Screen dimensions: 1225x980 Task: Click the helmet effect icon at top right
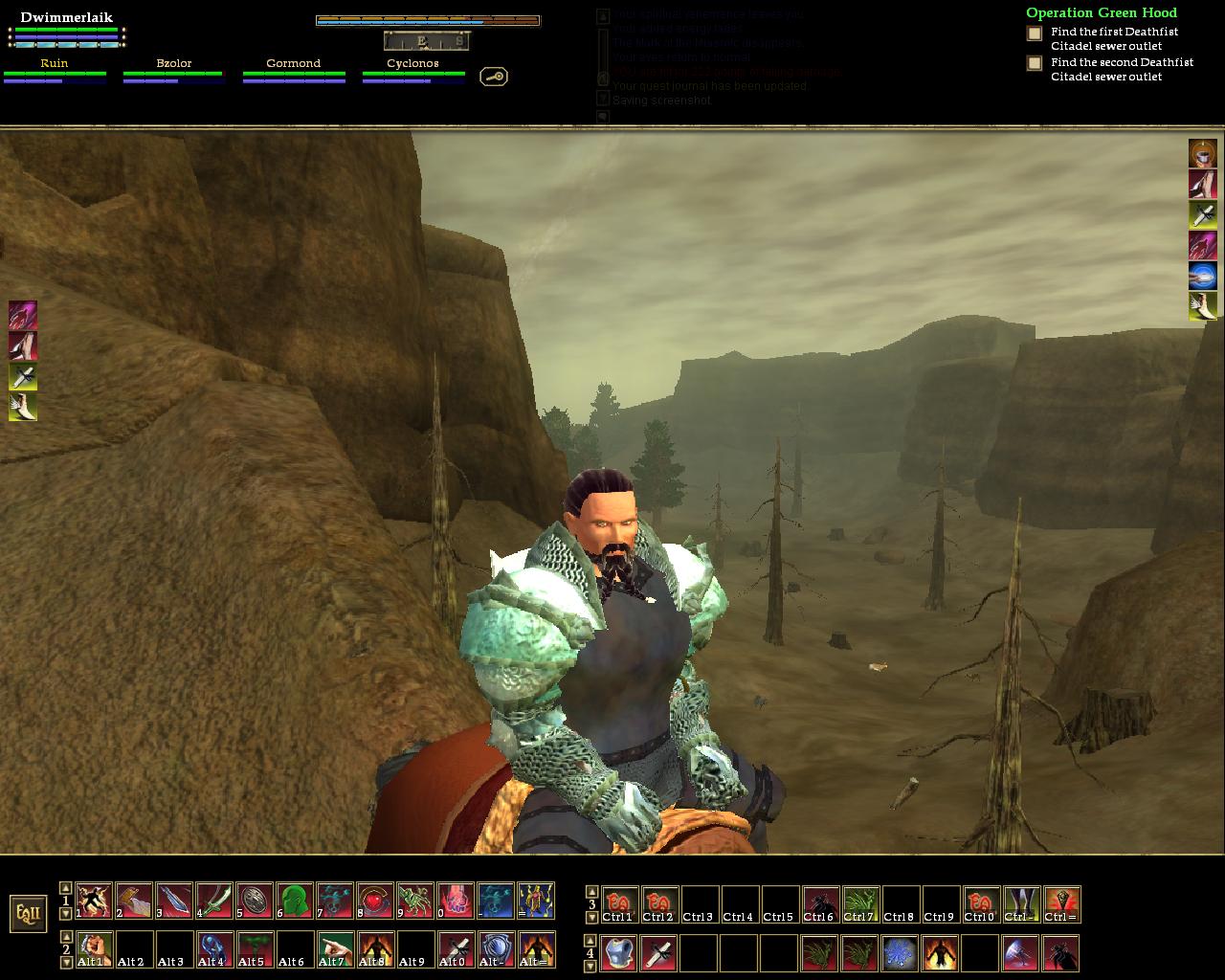1203,153
